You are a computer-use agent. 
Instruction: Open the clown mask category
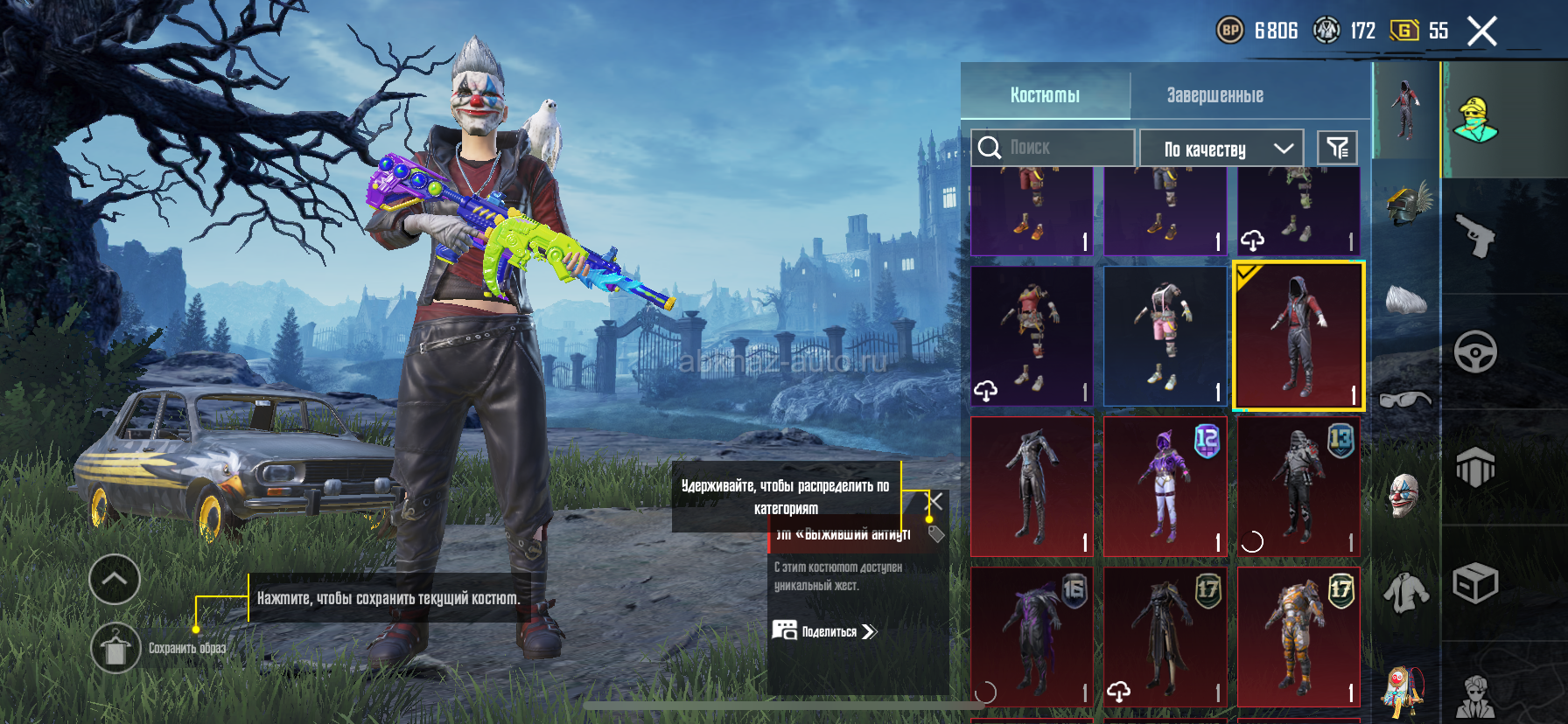[x=1405, y=495]
